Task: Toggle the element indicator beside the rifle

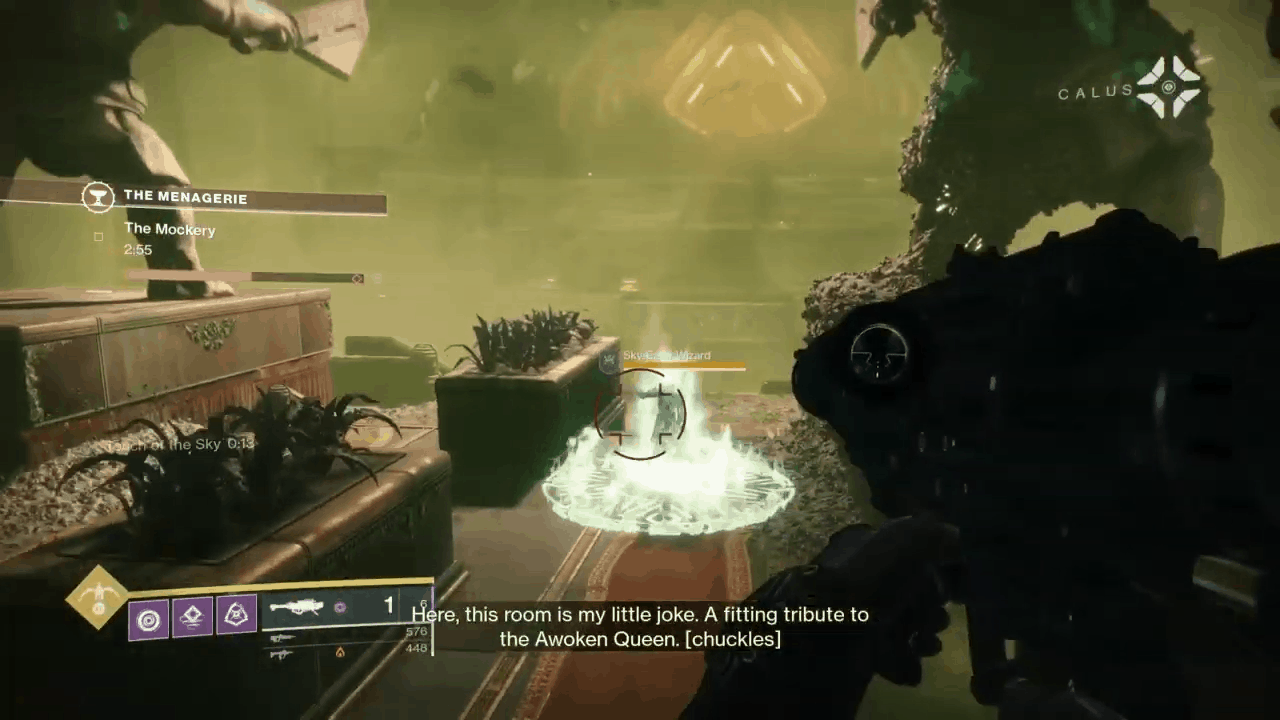Action: tap(341, 607)
